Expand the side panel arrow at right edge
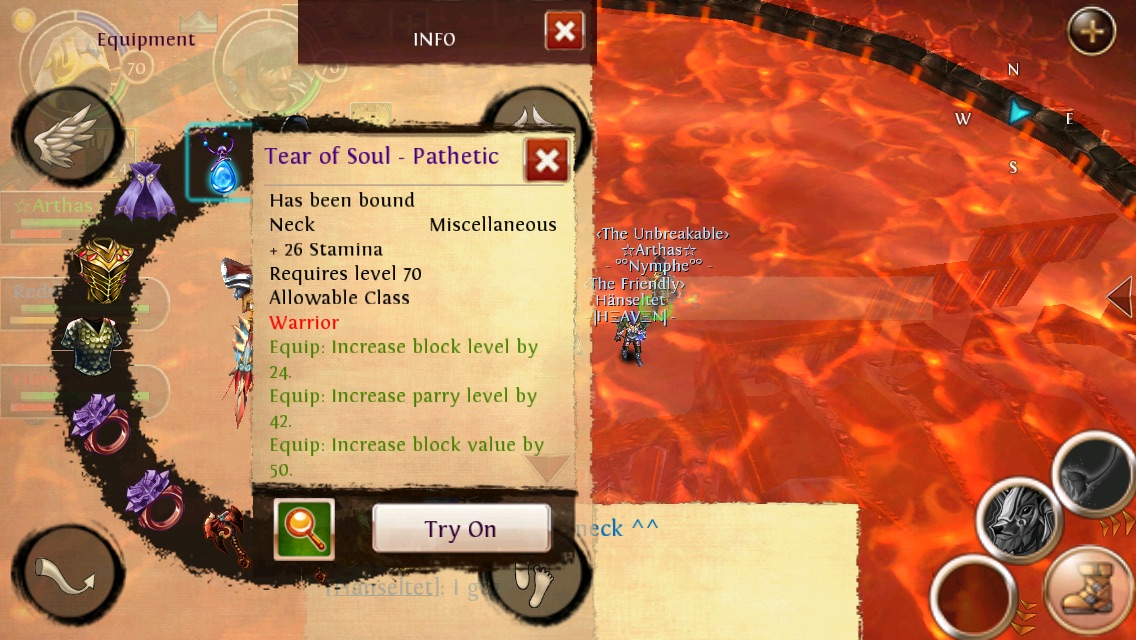The height and width of the screenshot is (640, 1136). pyautogui.click(x=1122, y=298)
